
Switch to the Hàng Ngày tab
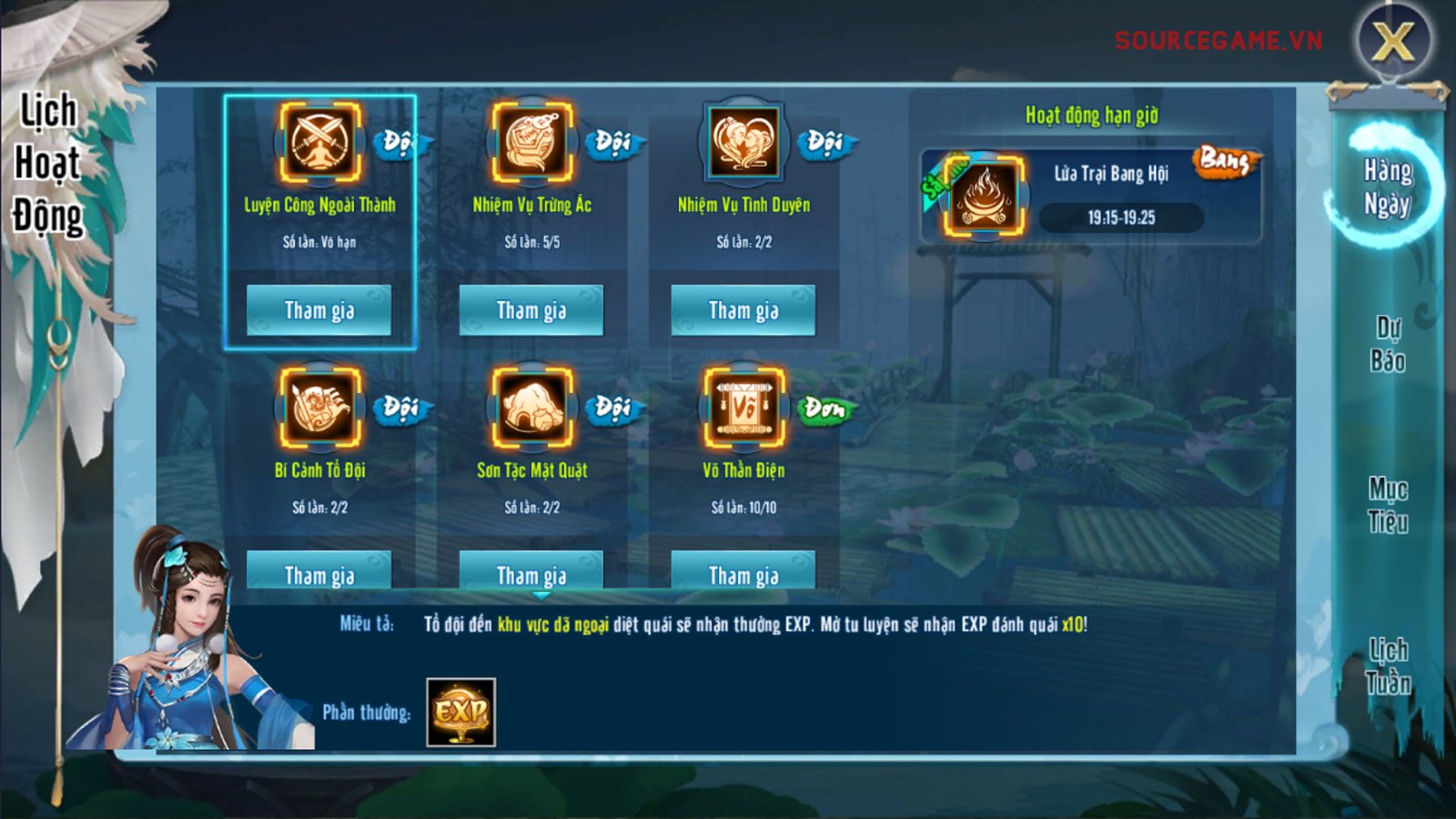coord(1388,187)
